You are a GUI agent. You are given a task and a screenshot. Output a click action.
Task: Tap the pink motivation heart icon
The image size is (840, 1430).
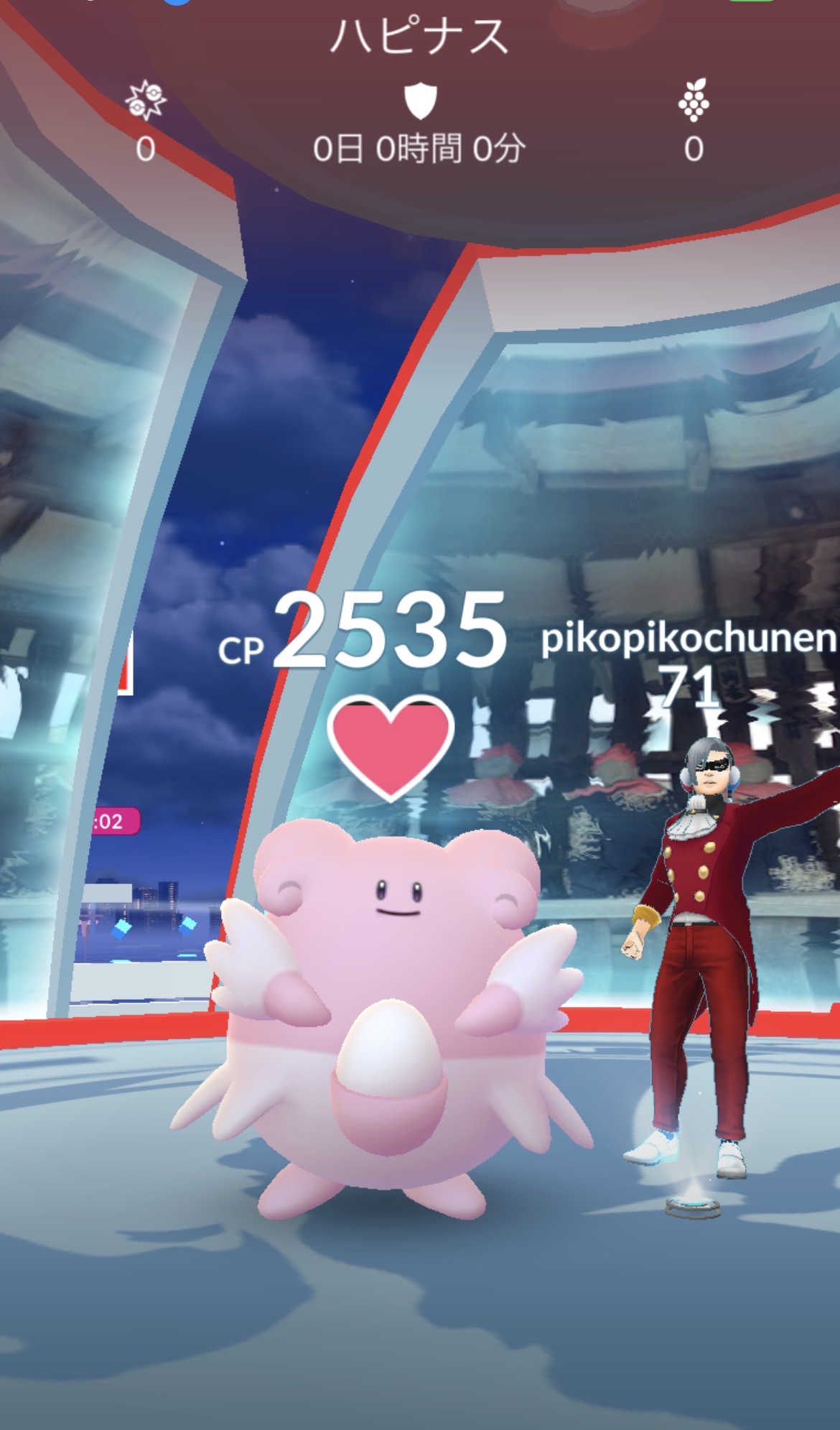(x=390, y=746)
